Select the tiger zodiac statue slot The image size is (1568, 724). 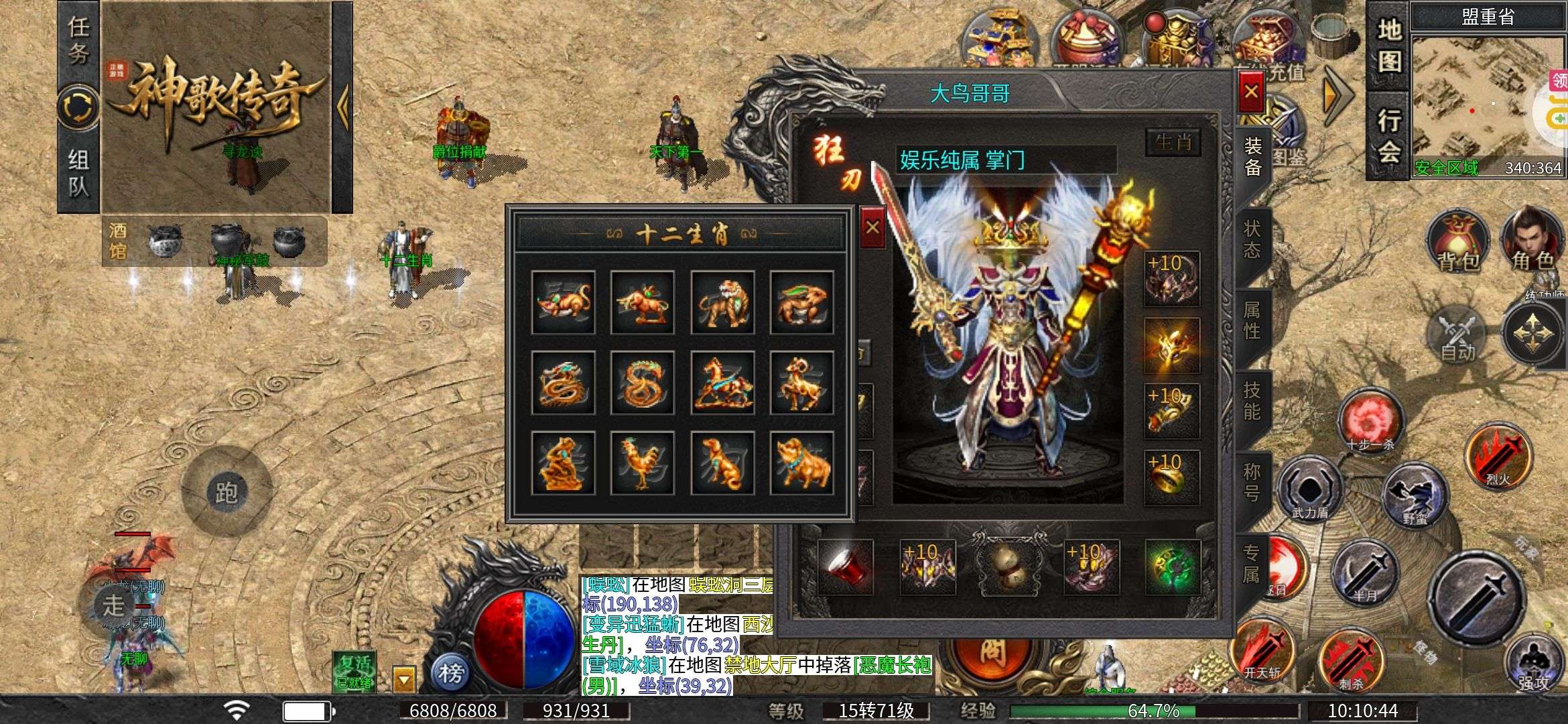722,302
